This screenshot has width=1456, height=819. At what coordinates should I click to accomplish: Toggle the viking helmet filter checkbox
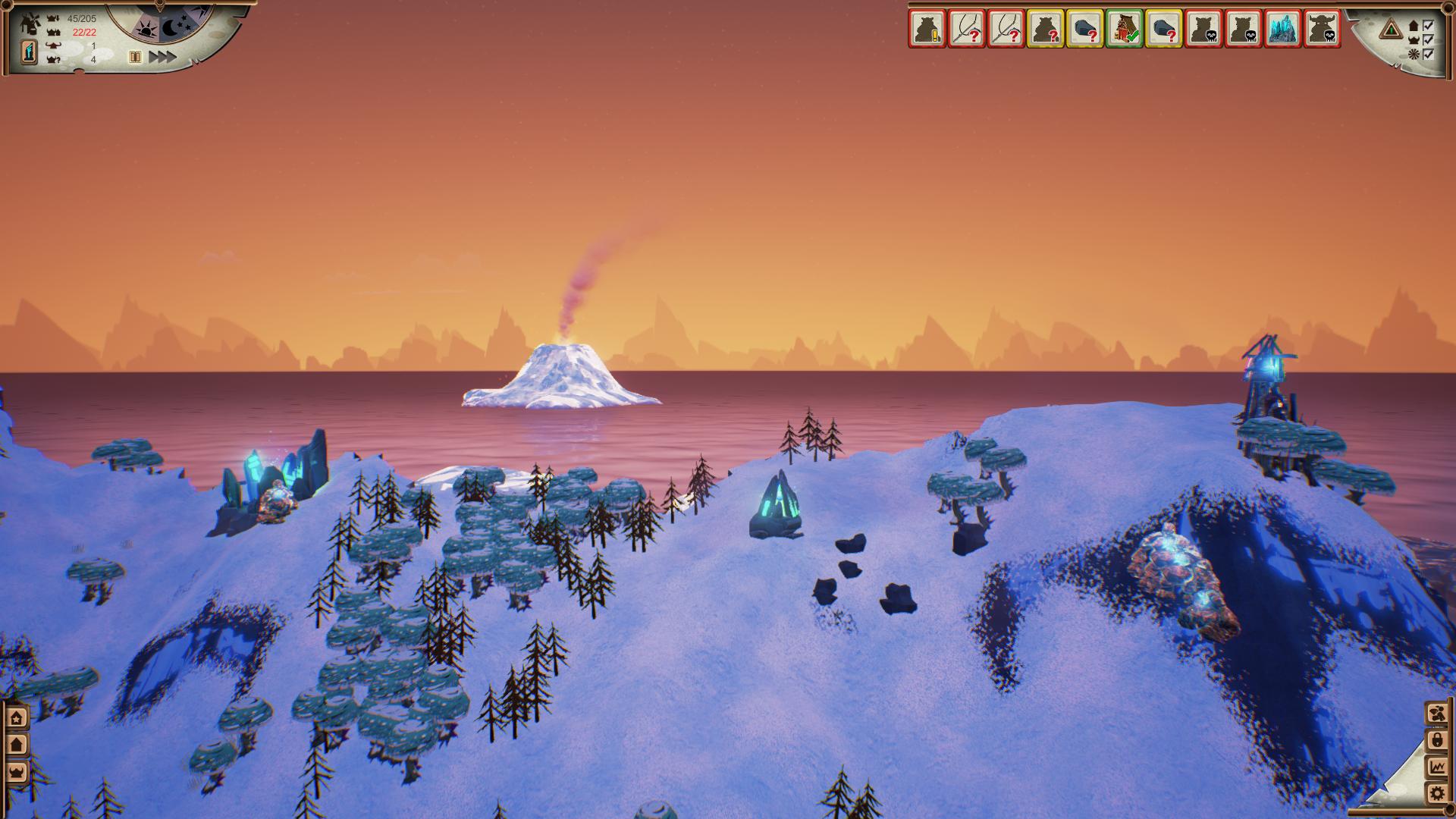pyautogui.click(x=1429, y=39)
